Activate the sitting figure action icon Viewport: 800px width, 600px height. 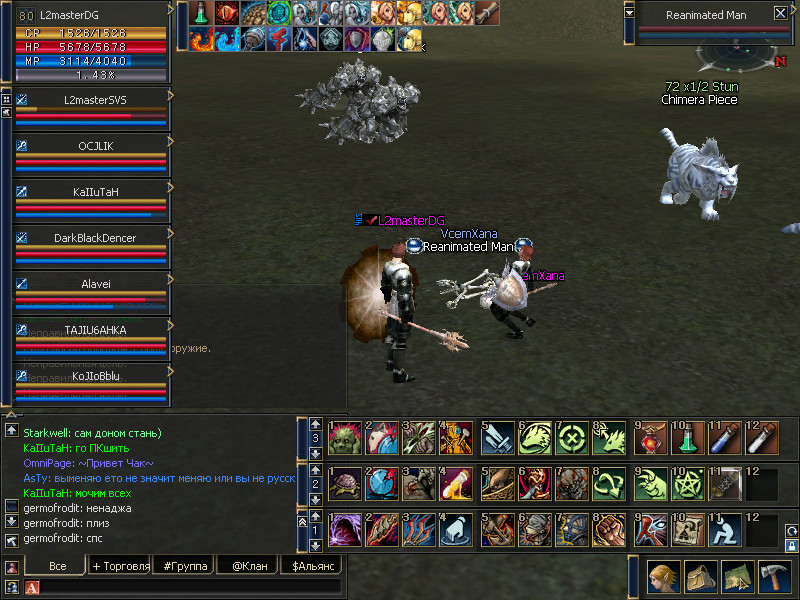tap(727, 529)
